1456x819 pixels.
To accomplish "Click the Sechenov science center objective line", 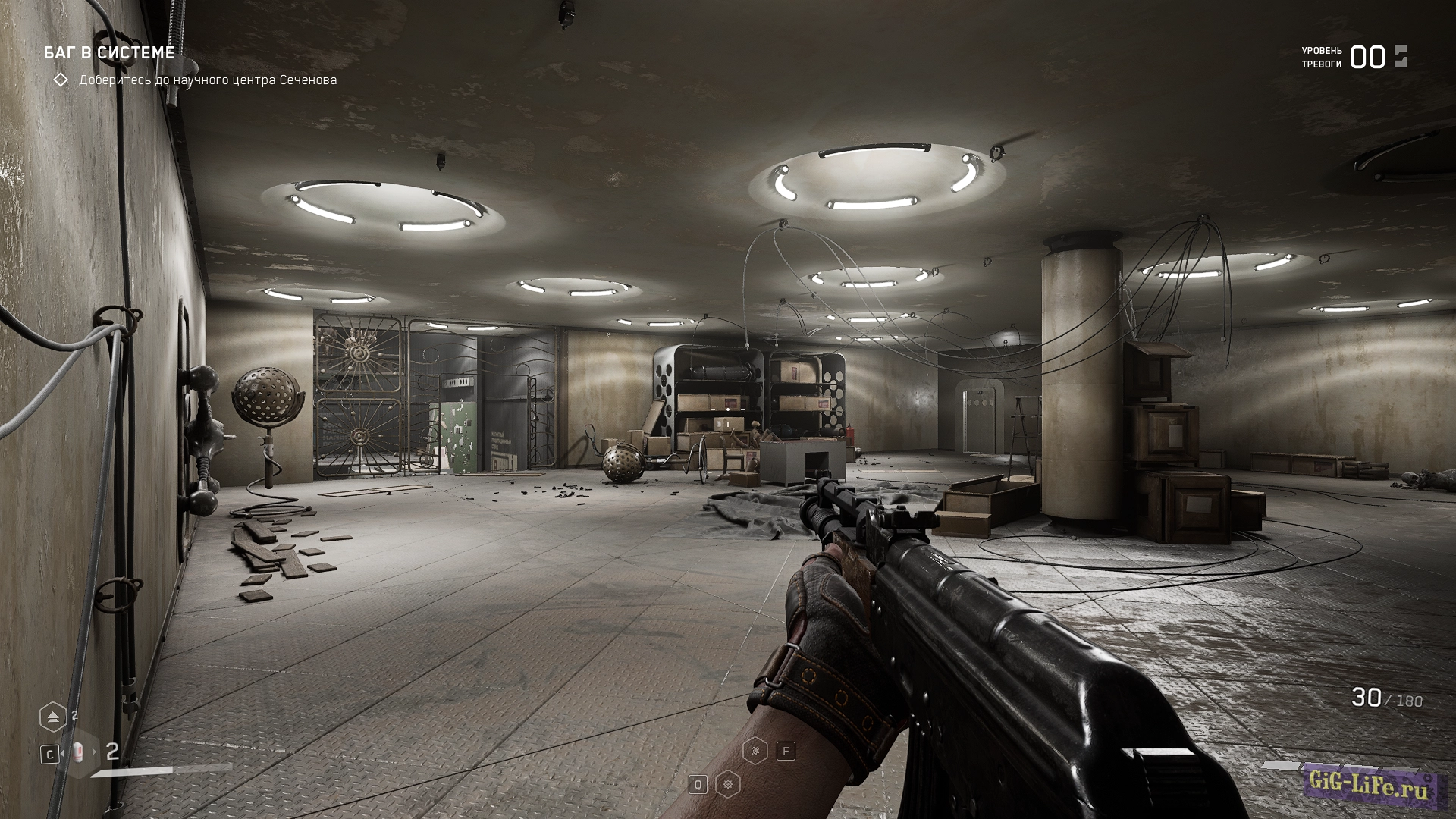I will click(x=208, y=80).
